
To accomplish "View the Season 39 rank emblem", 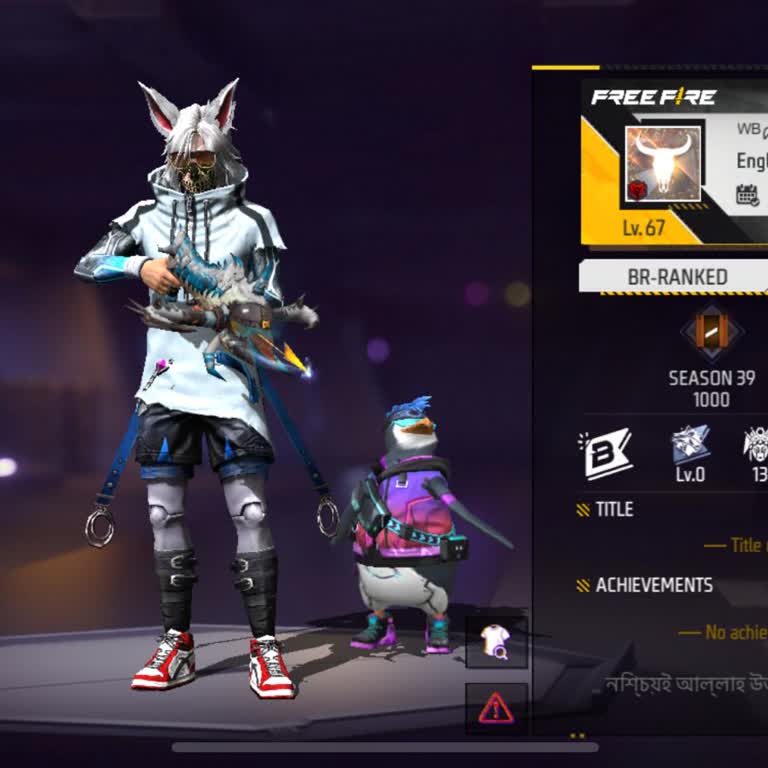I will 712,332.
